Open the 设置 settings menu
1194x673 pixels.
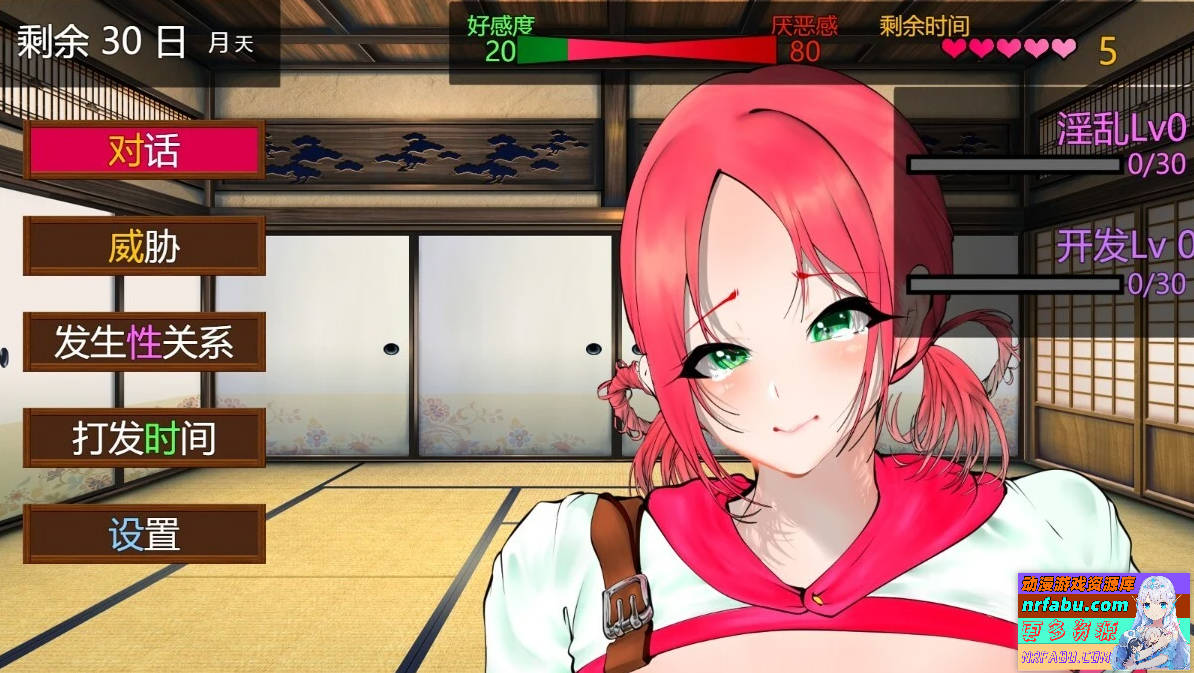(x=144, y=535)
